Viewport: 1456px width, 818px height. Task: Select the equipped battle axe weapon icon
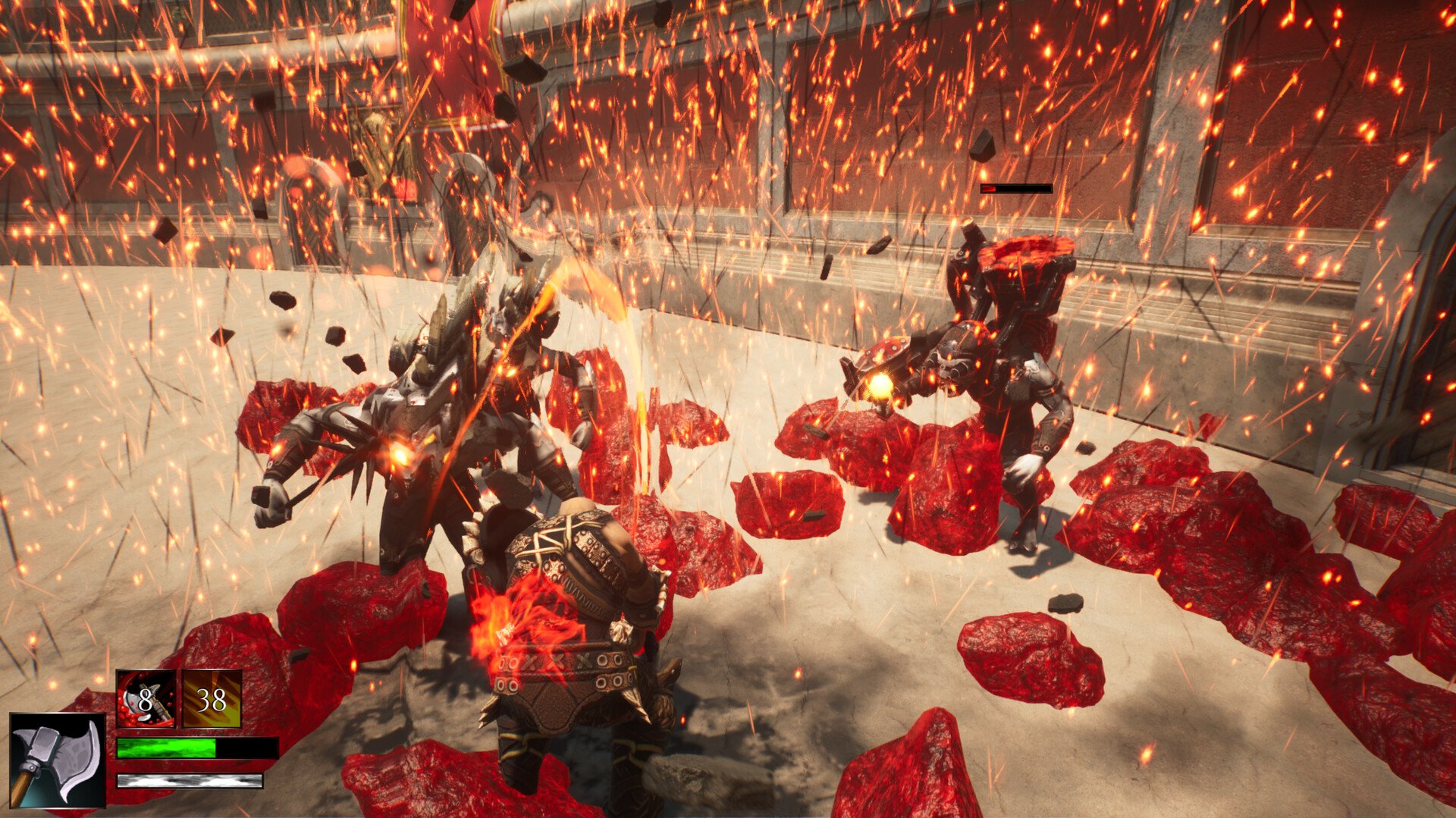point(58,760)
